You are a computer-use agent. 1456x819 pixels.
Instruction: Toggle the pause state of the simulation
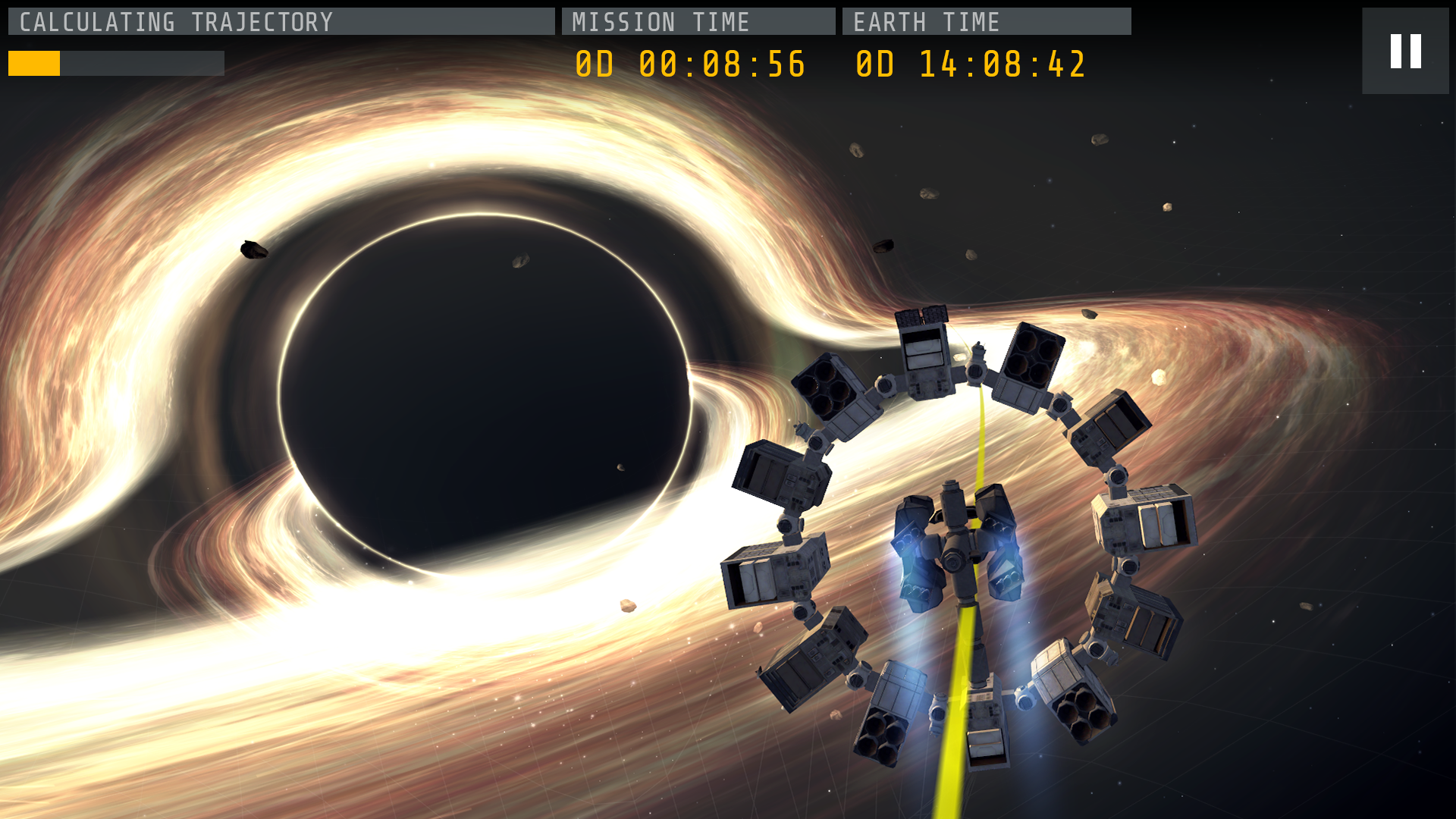[x=1404, y=51]
